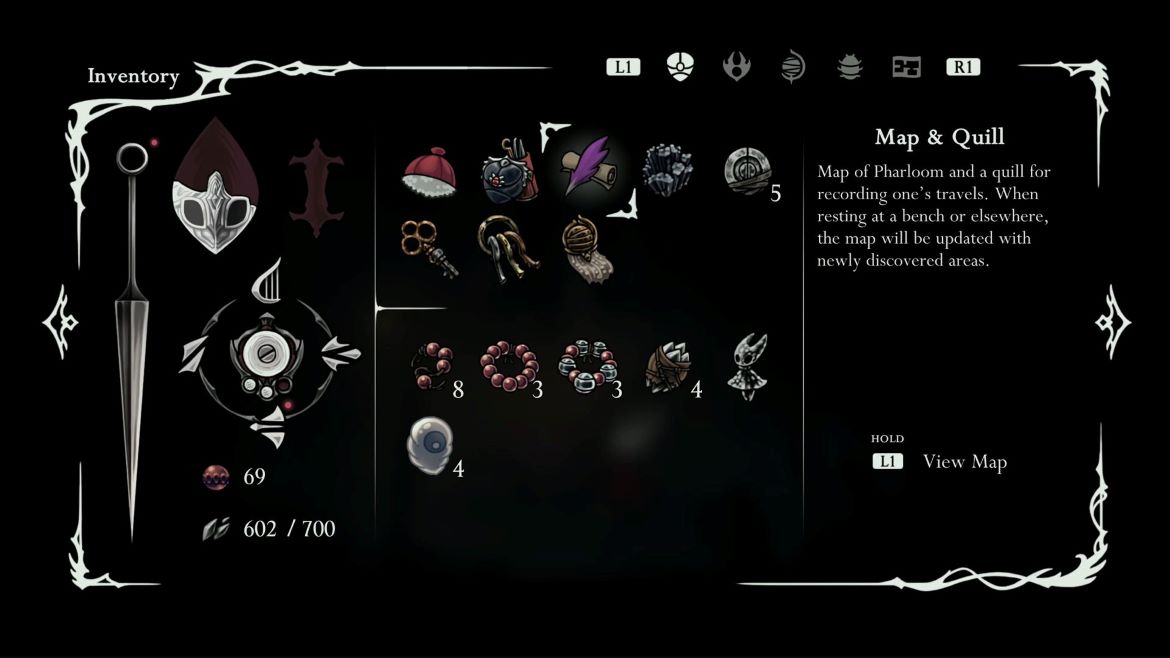Screen dimensions: 1170x658
Task: Select the frayed rosary string
Action: pyautogui.click(x=432, y=368)
